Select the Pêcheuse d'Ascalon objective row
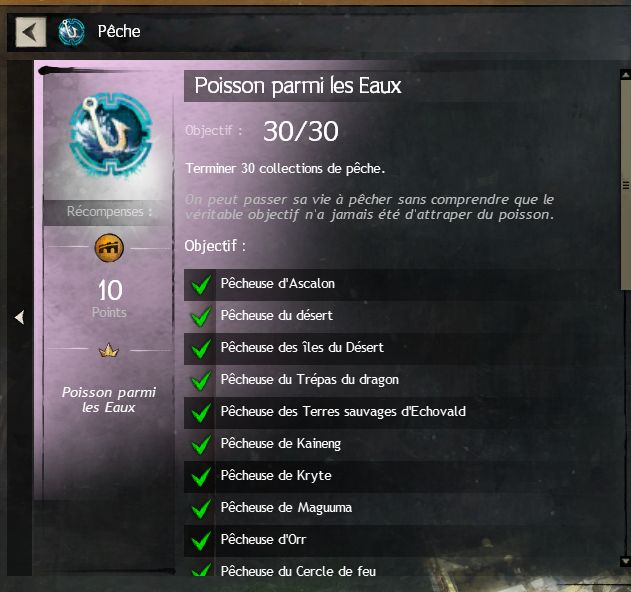 click(x=277, y=284)
